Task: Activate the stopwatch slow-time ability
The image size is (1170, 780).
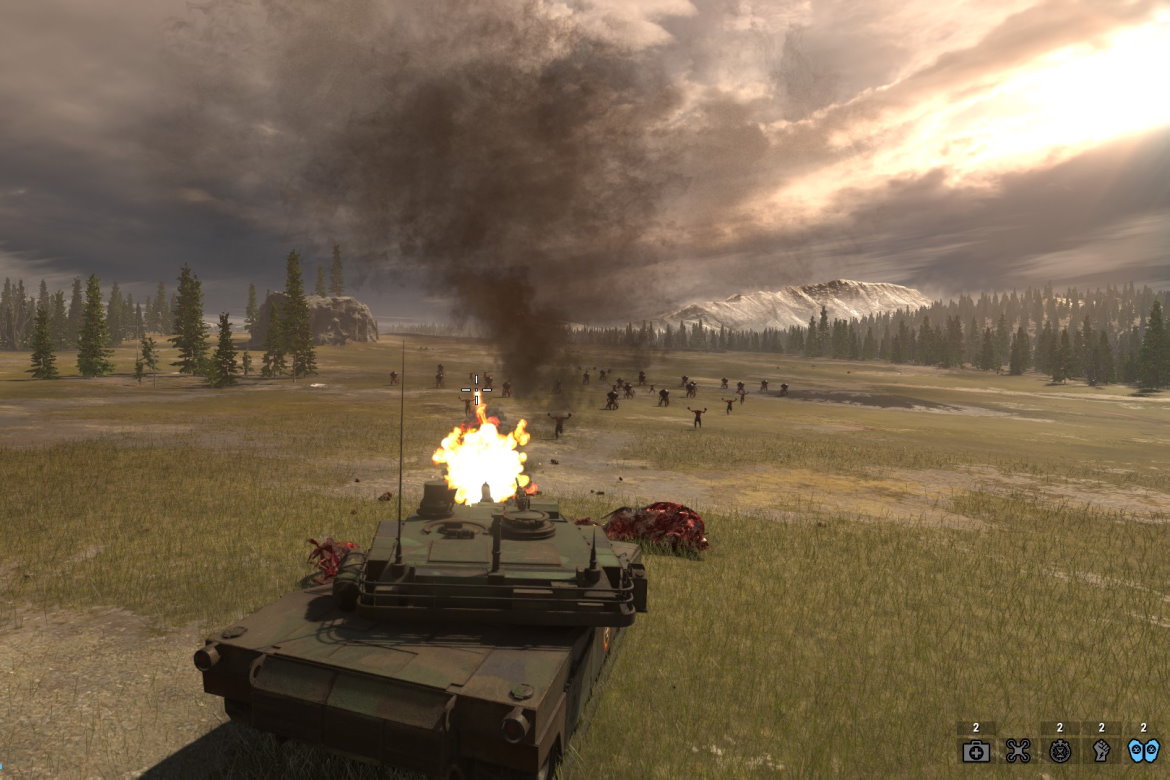Action: [1060, 751]
